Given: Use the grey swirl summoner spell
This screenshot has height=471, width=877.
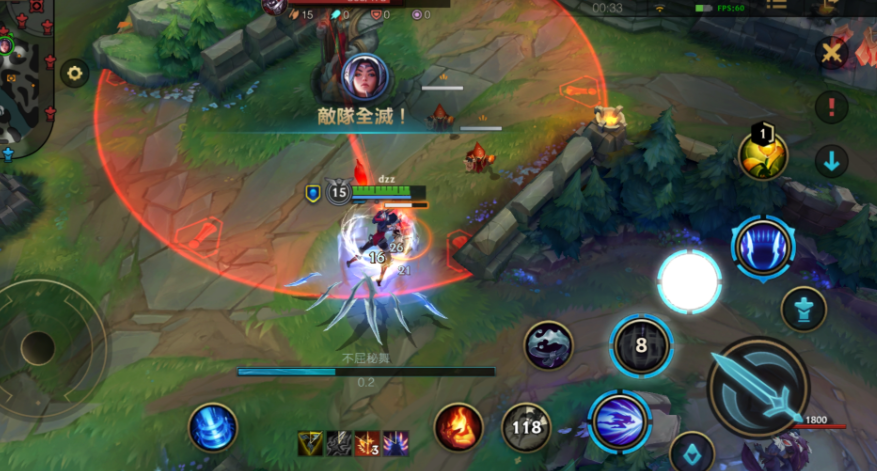Looking at the screenshot, I should 549,345.
